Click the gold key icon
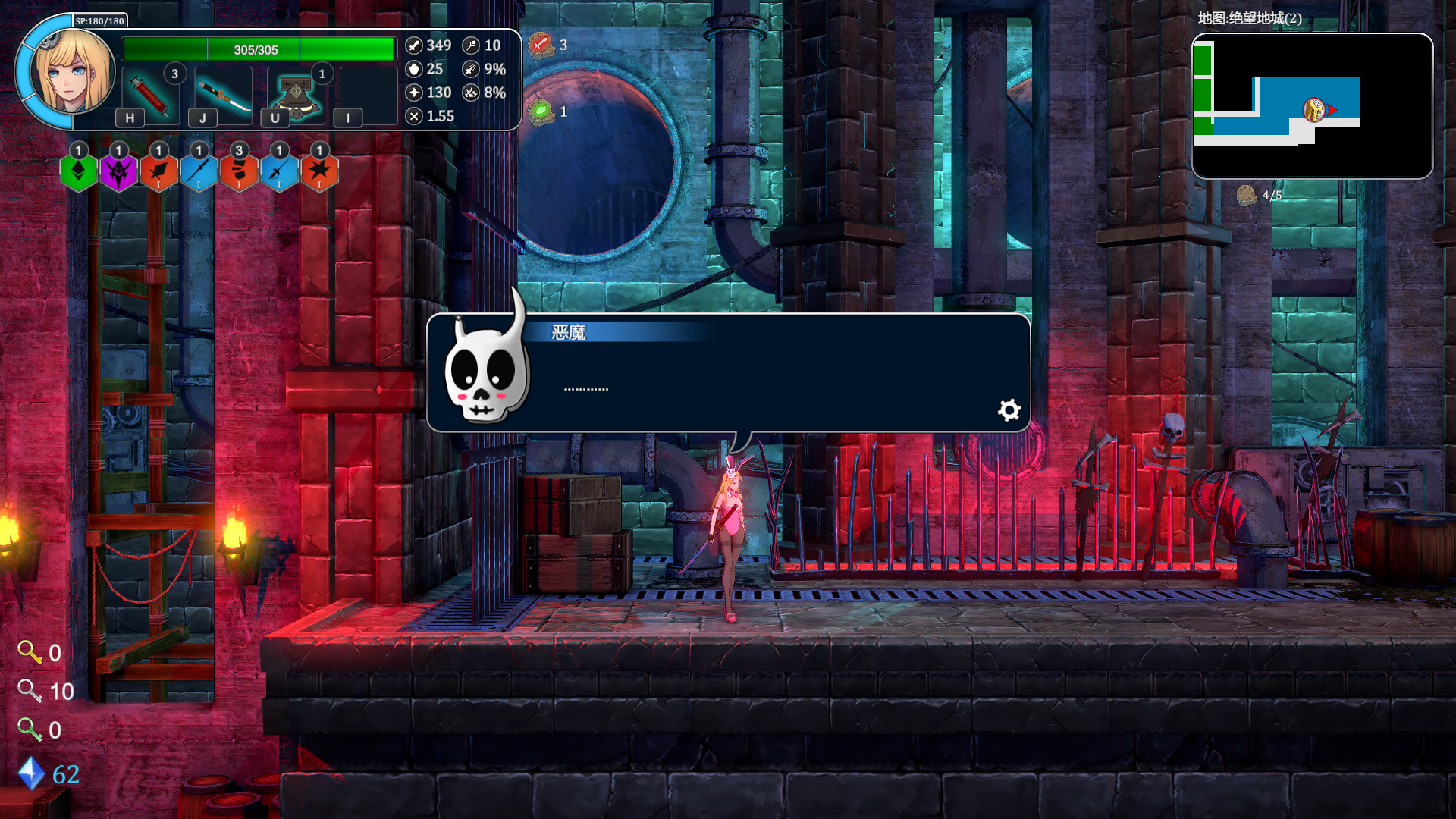The image size is (1456, 819). pos(30,652)
